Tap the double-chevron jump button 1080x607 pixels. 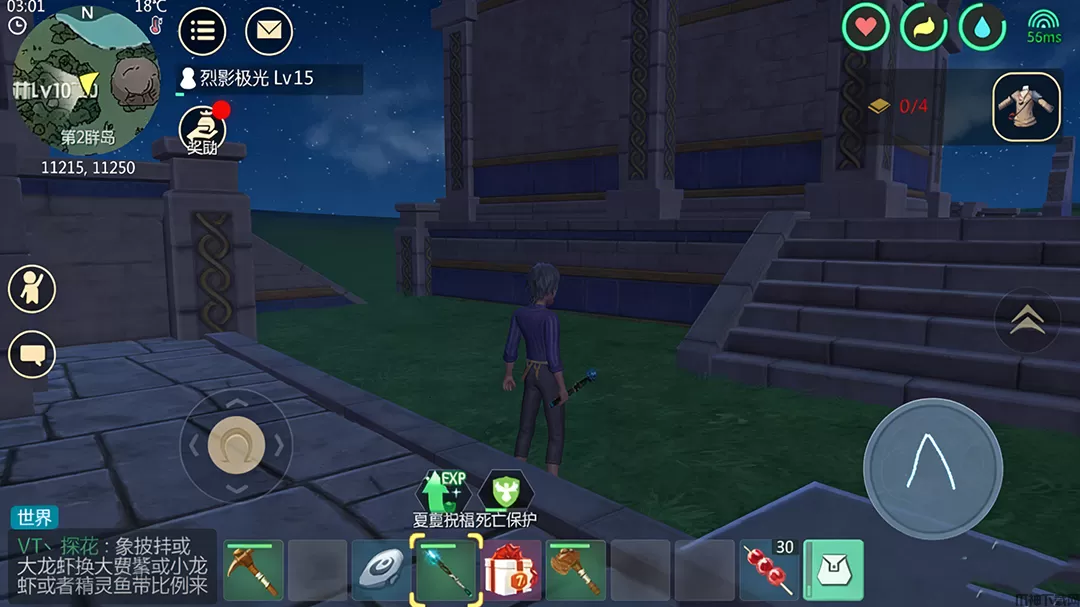pyautogui.click(x=1026, y=320)
